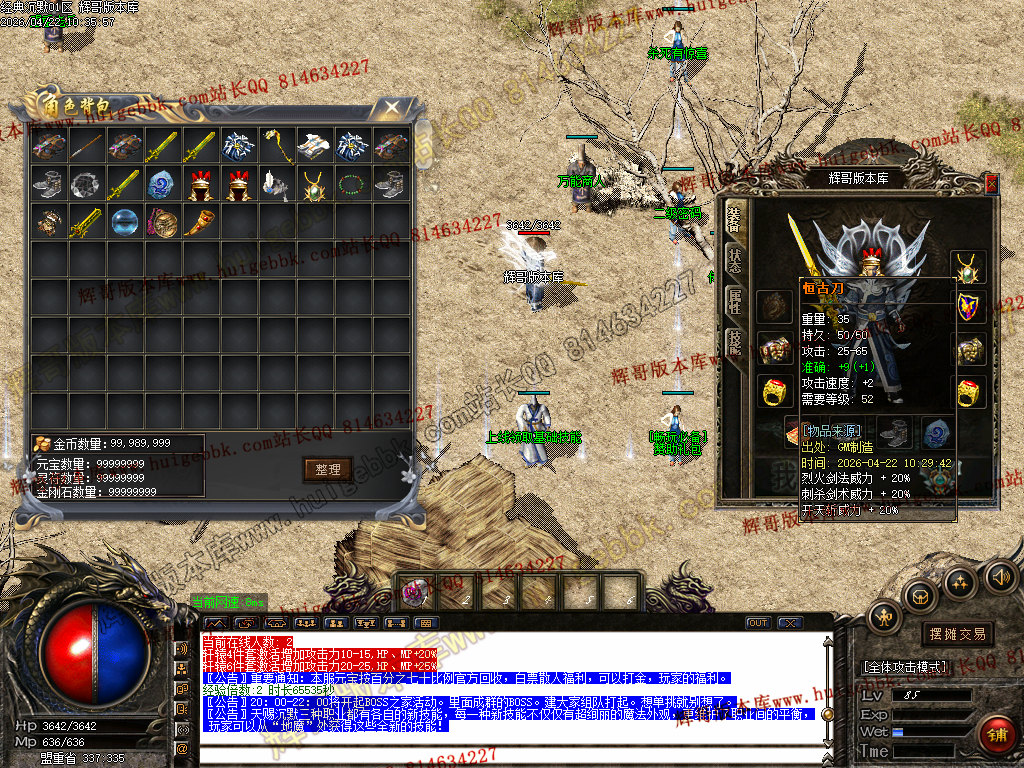Toggle the sound speaker button
This screenshot has height=768, width=1024.
tap(999, 576)
